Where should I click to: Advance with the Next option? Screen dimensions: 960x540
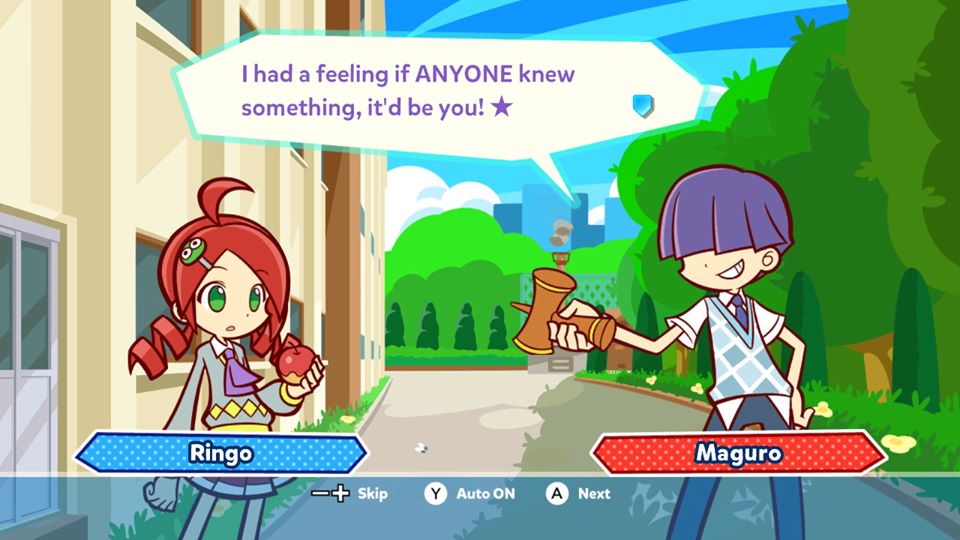tap(578, 493)
